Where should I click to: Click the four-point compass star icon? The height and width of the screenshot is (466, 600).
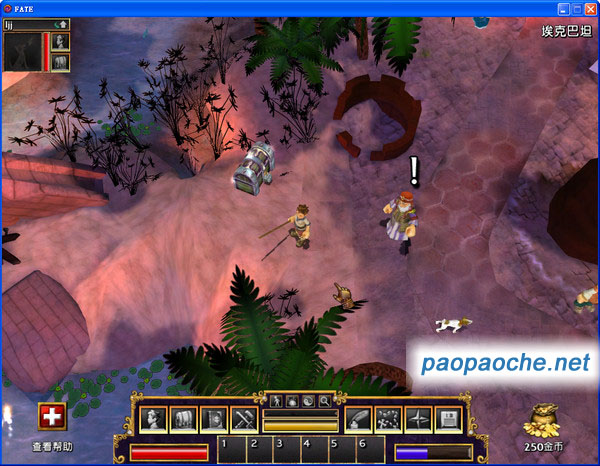click(418, 420)
